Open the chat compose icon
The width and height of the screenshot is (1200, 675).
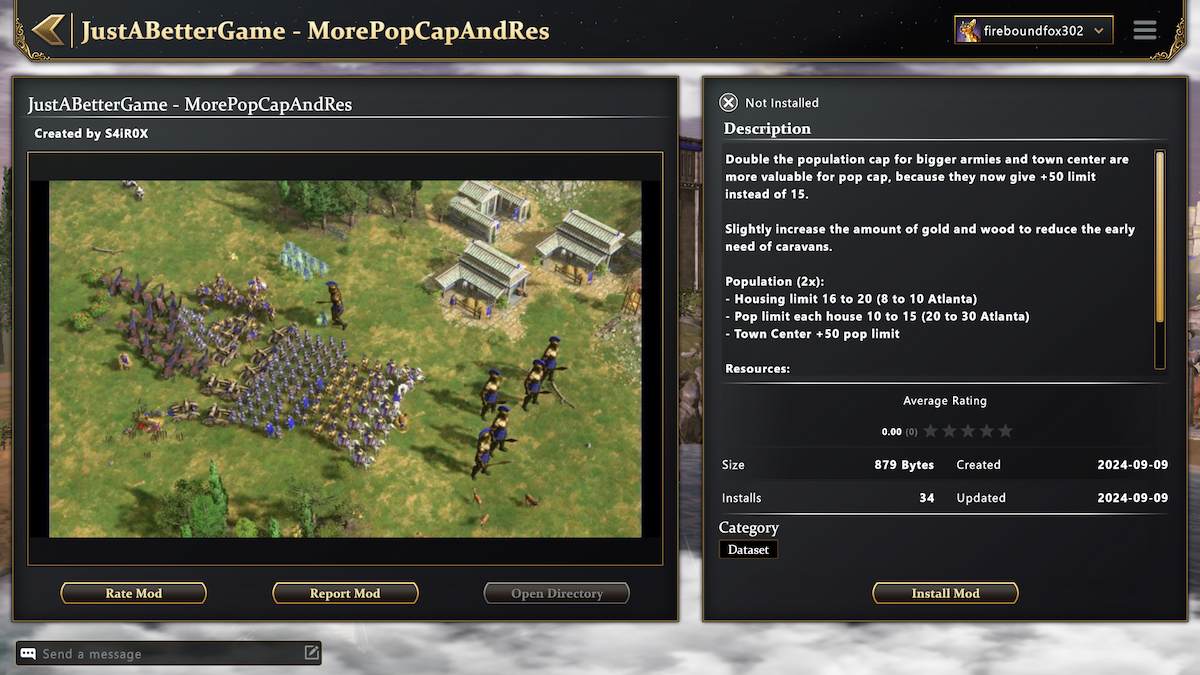coord(312,653)
